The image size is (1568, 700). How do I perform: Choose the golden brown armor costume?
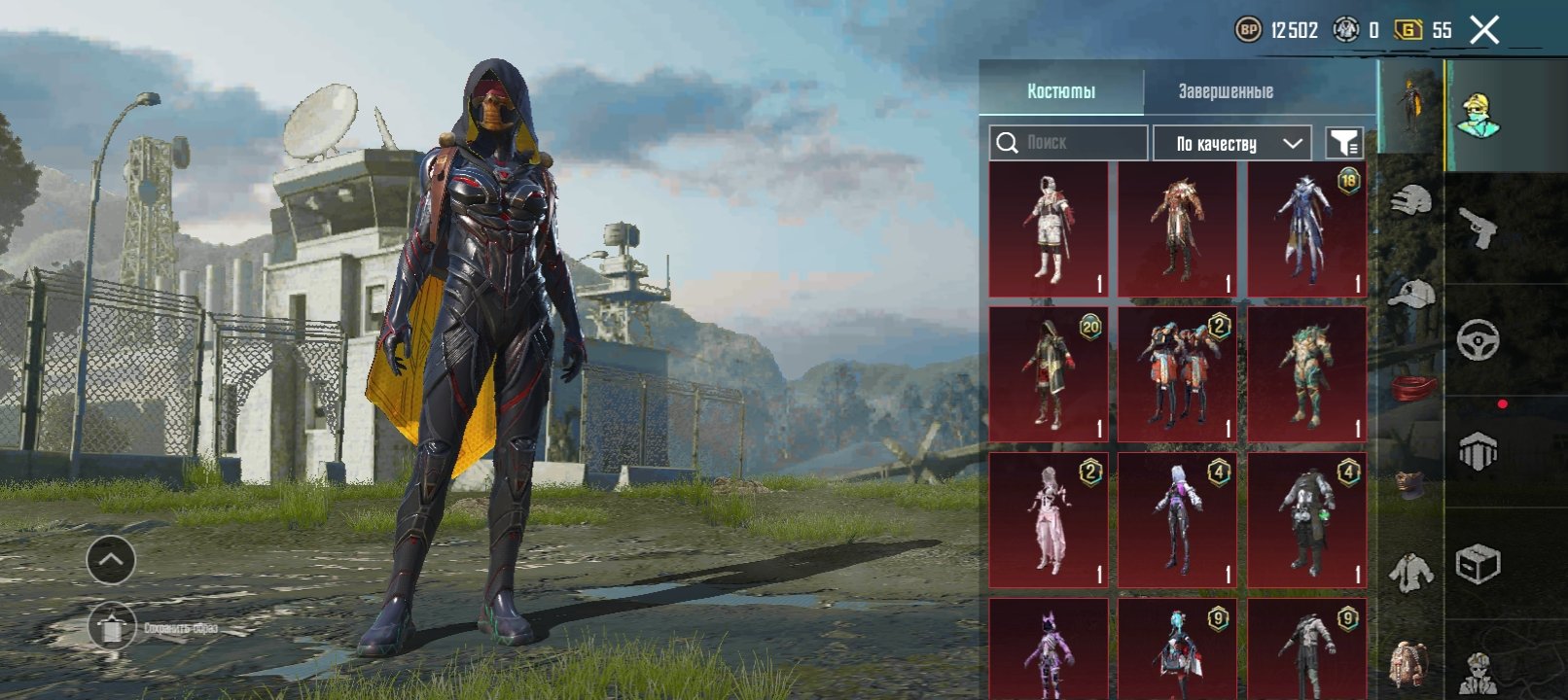click(x=1177, y=229)
